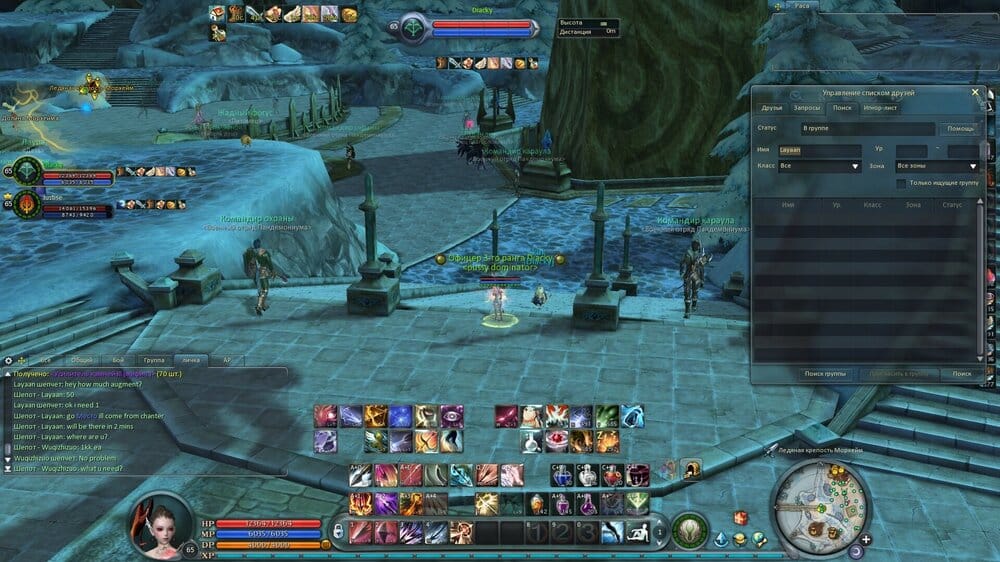The width and height of the screenshot is (1000, 562).
Task: Use the helmet icon above the hotbar
Action: pos(690,469)
